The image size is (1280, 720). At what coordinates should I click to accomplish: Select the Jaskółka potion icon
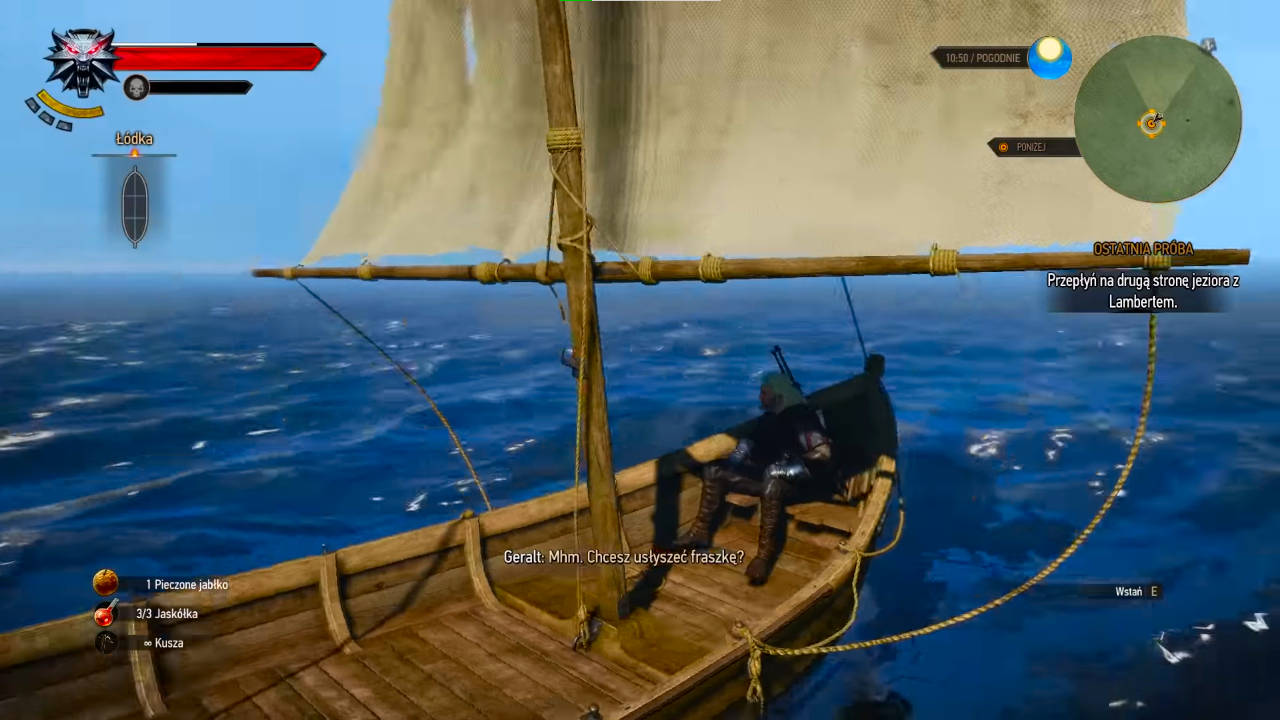pos(104,613)
